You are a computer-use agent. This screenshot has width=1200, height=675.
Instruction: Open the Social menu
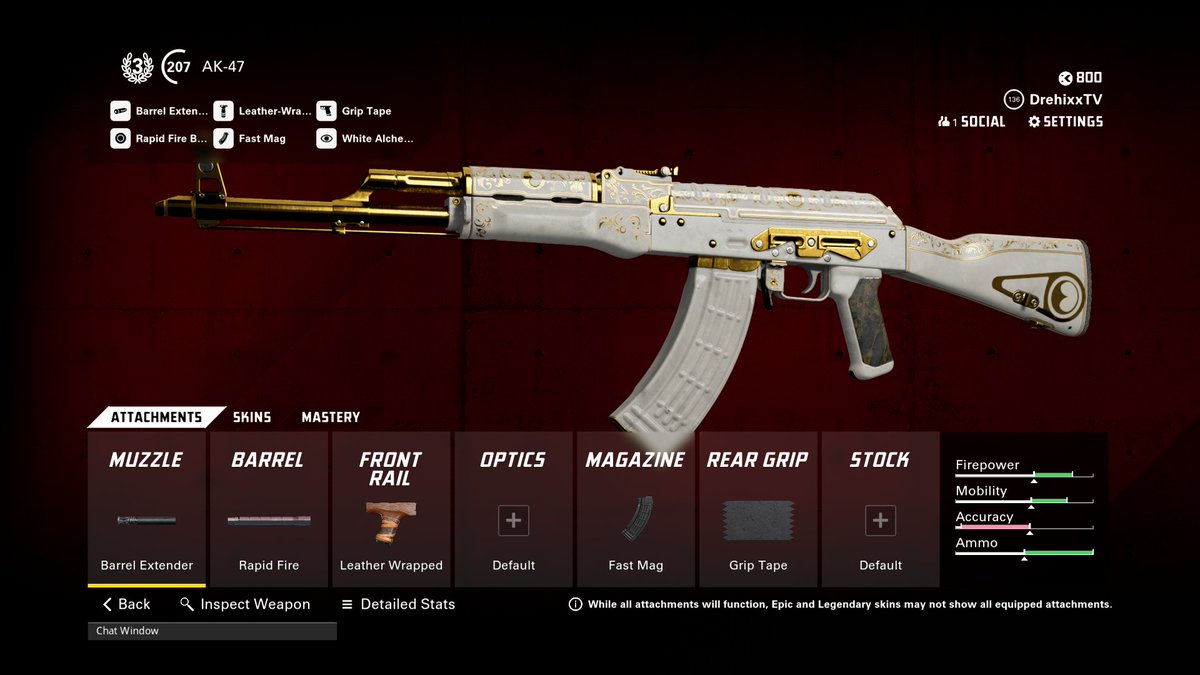pos(972,122)
